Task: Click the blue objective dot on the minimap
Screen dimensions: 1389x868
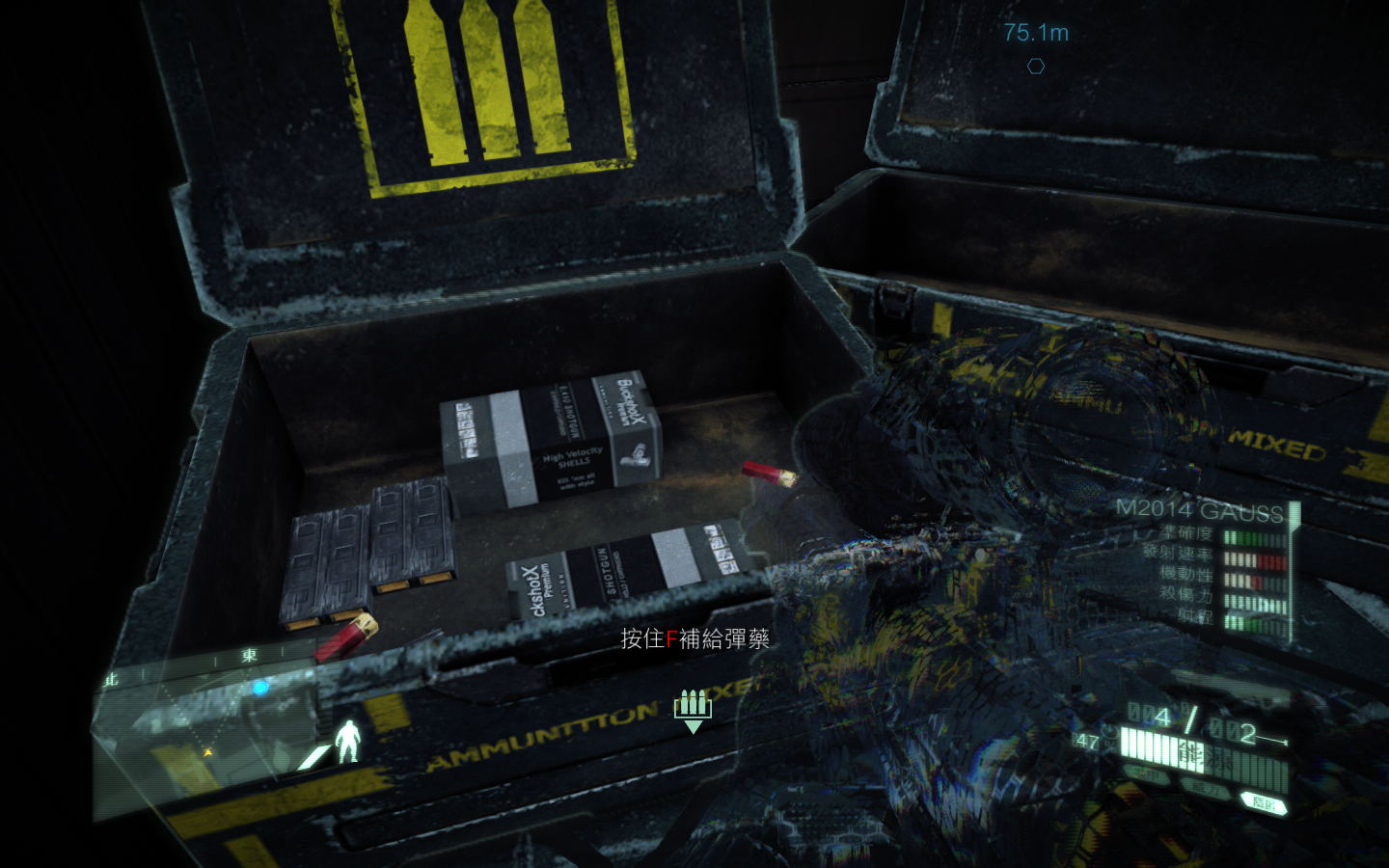Action: [259, 688]
